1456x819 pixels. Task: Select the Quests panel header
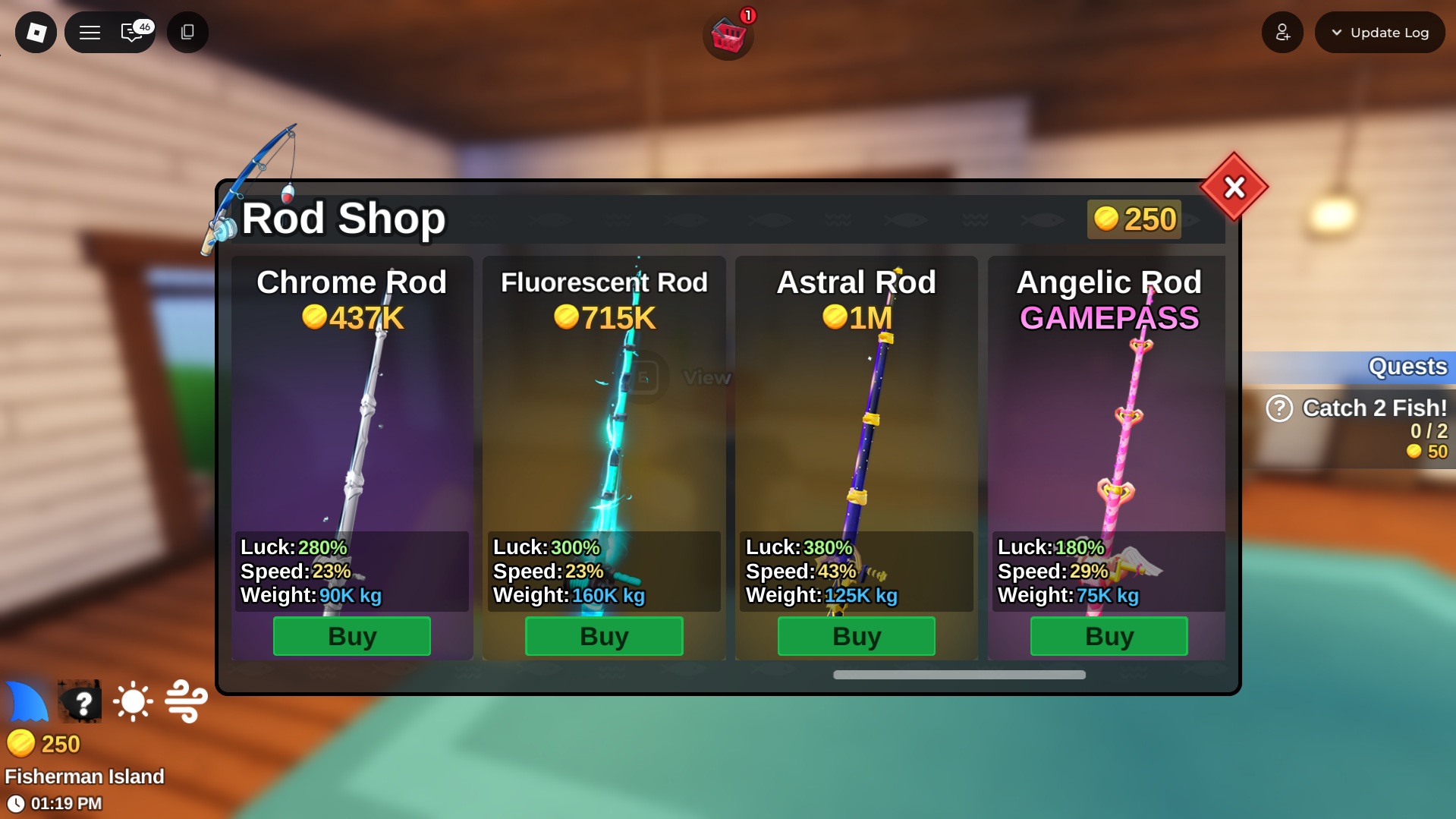click(1407, 367)
